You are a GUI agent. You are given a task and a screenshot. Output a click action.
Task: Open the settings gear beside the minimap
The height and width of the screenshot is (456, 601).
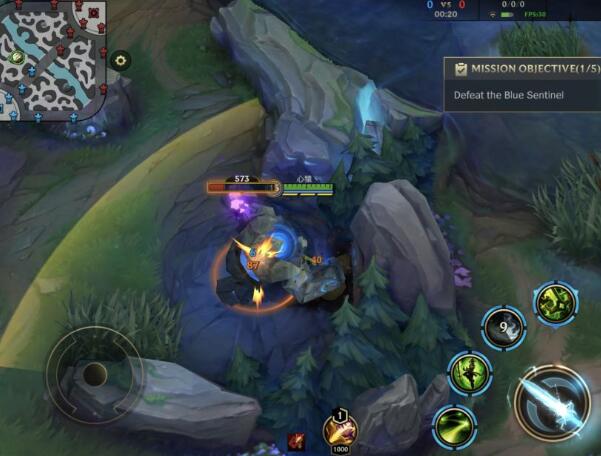[121, 60]
